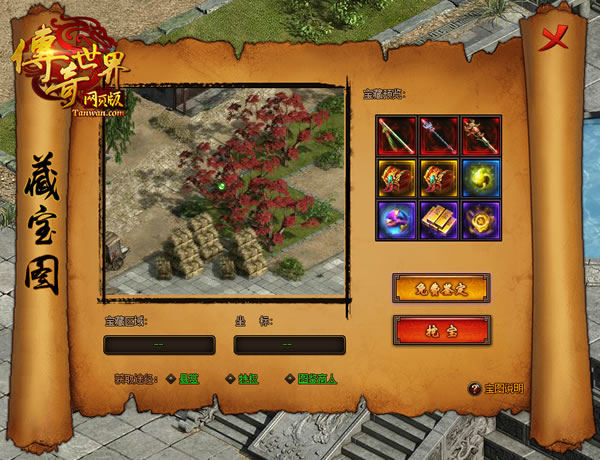Follow the 挂机 auto-battle link
The width and height of the screenshot is (600, 460).
248,379
